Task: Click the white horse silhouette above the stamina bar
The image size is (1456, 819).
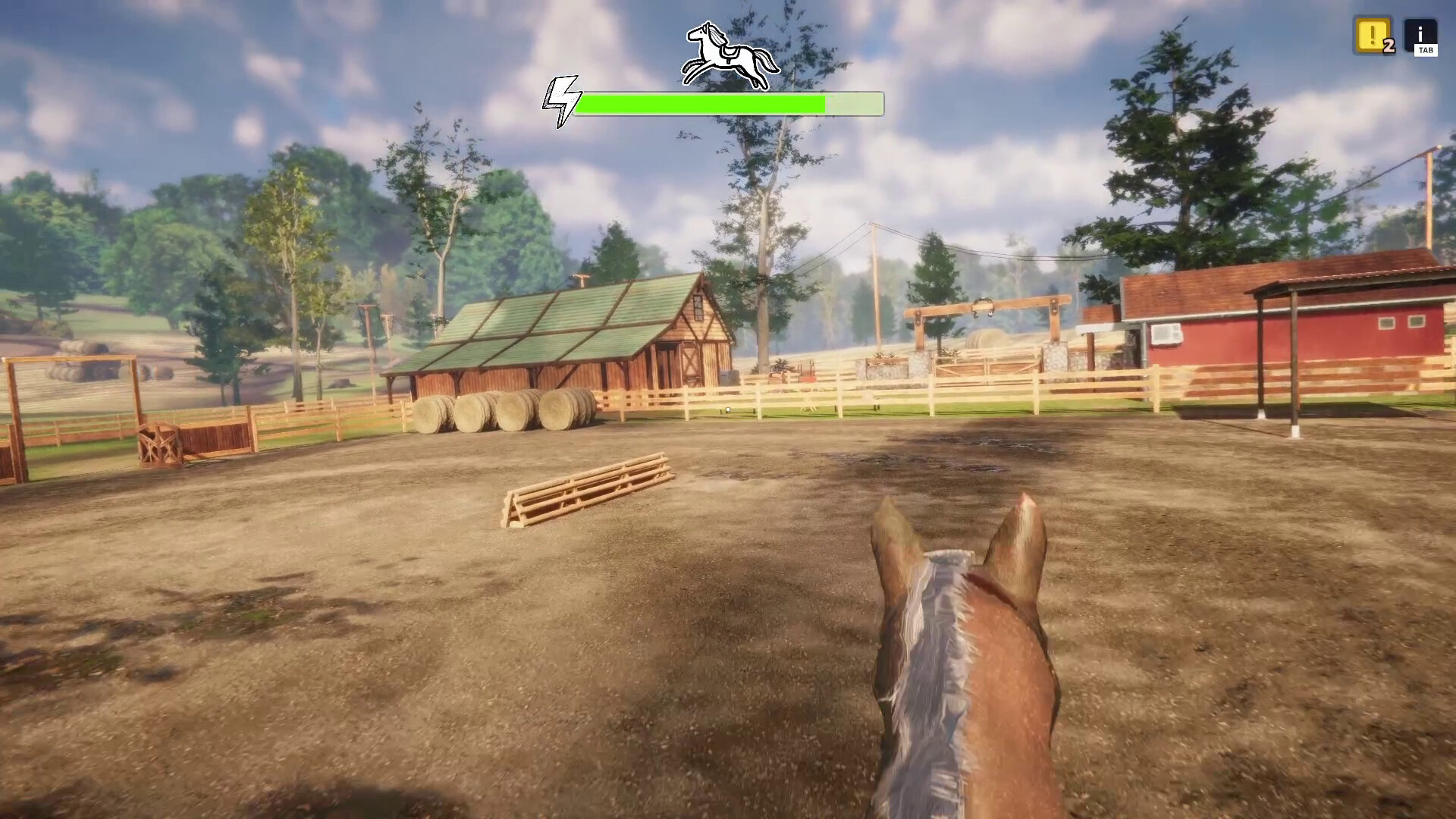Action: (730, 55)
